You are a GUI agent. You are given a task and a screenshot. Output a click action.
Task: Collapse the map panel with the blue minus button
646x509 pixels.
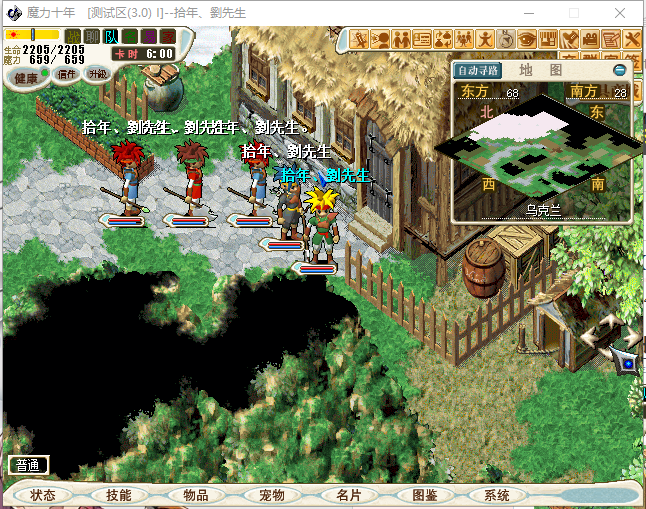click(x=619, y=70)
